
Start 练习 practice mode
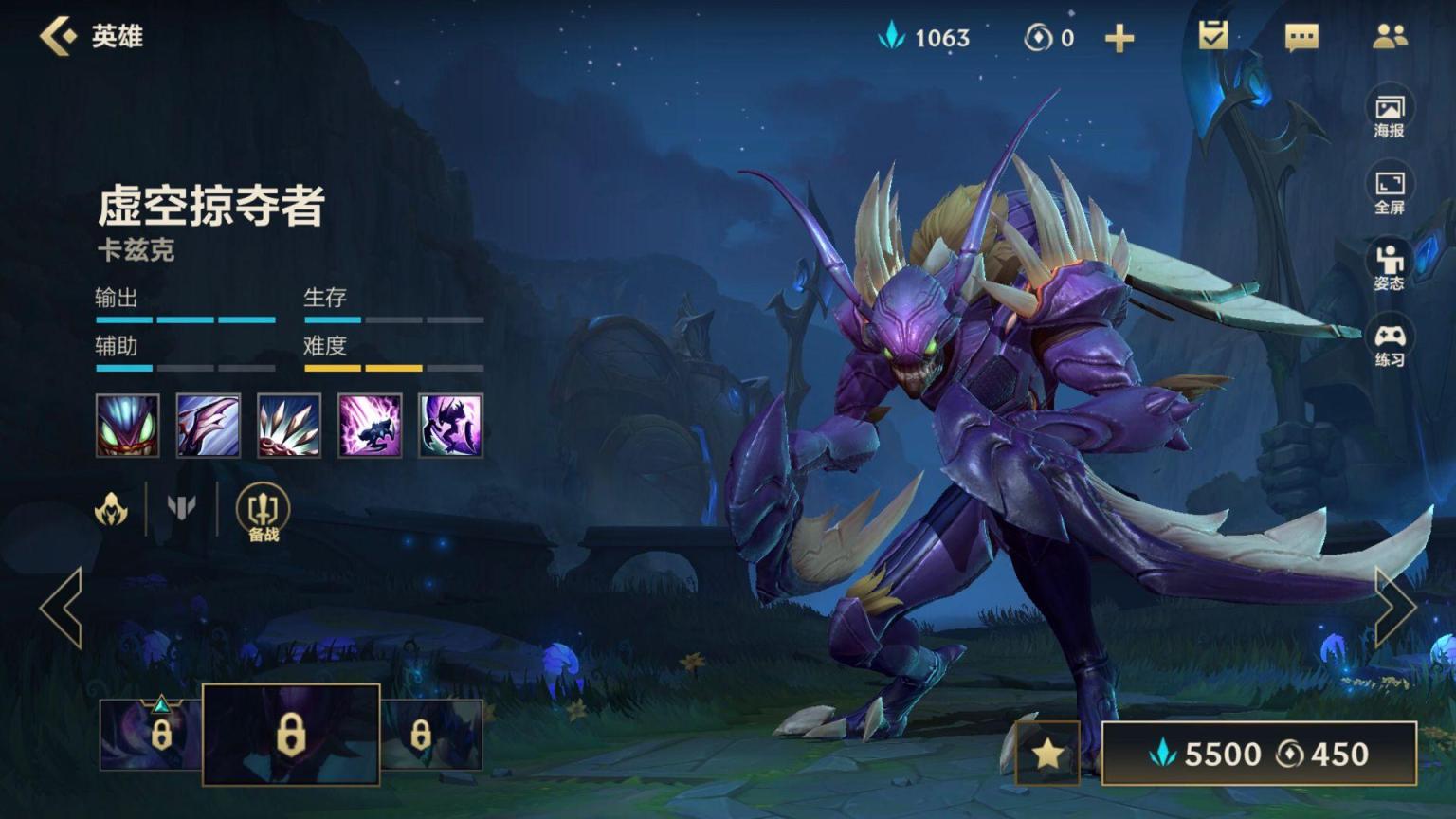pyautogui.click(x=1390, y=343)
